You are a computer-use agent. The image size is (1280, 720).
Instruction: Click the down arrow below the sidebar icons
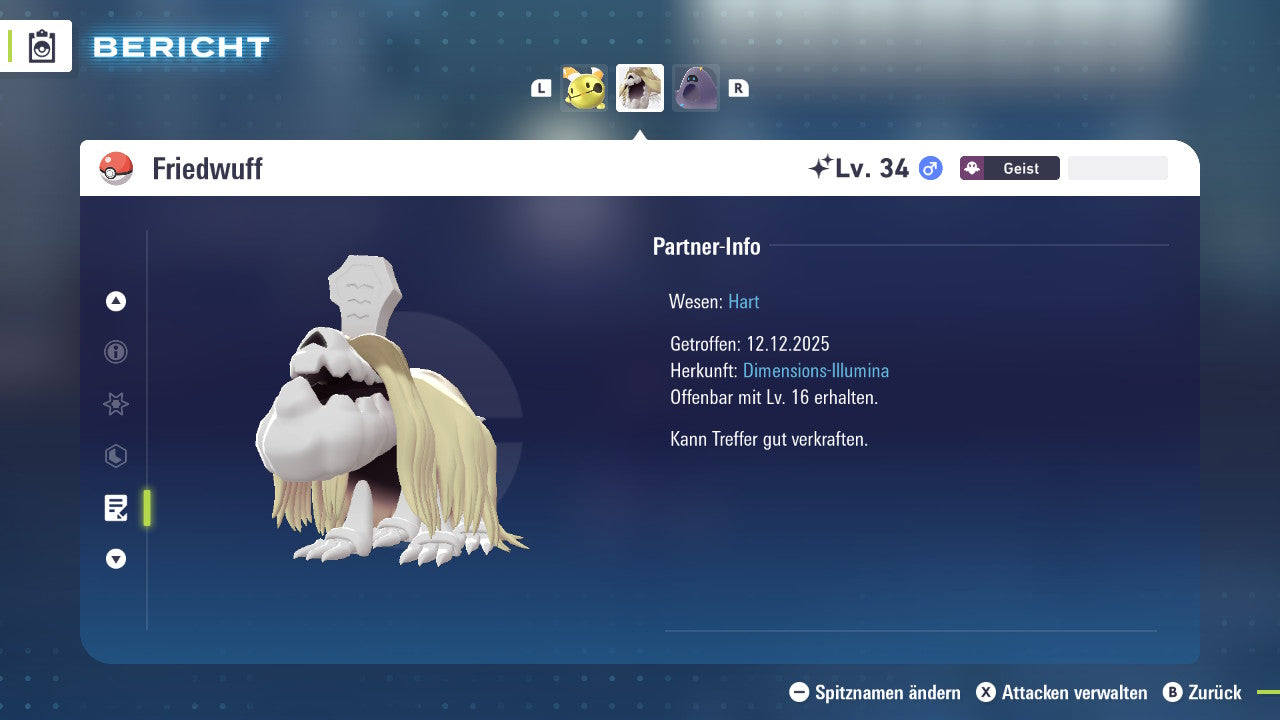[115, 559]
